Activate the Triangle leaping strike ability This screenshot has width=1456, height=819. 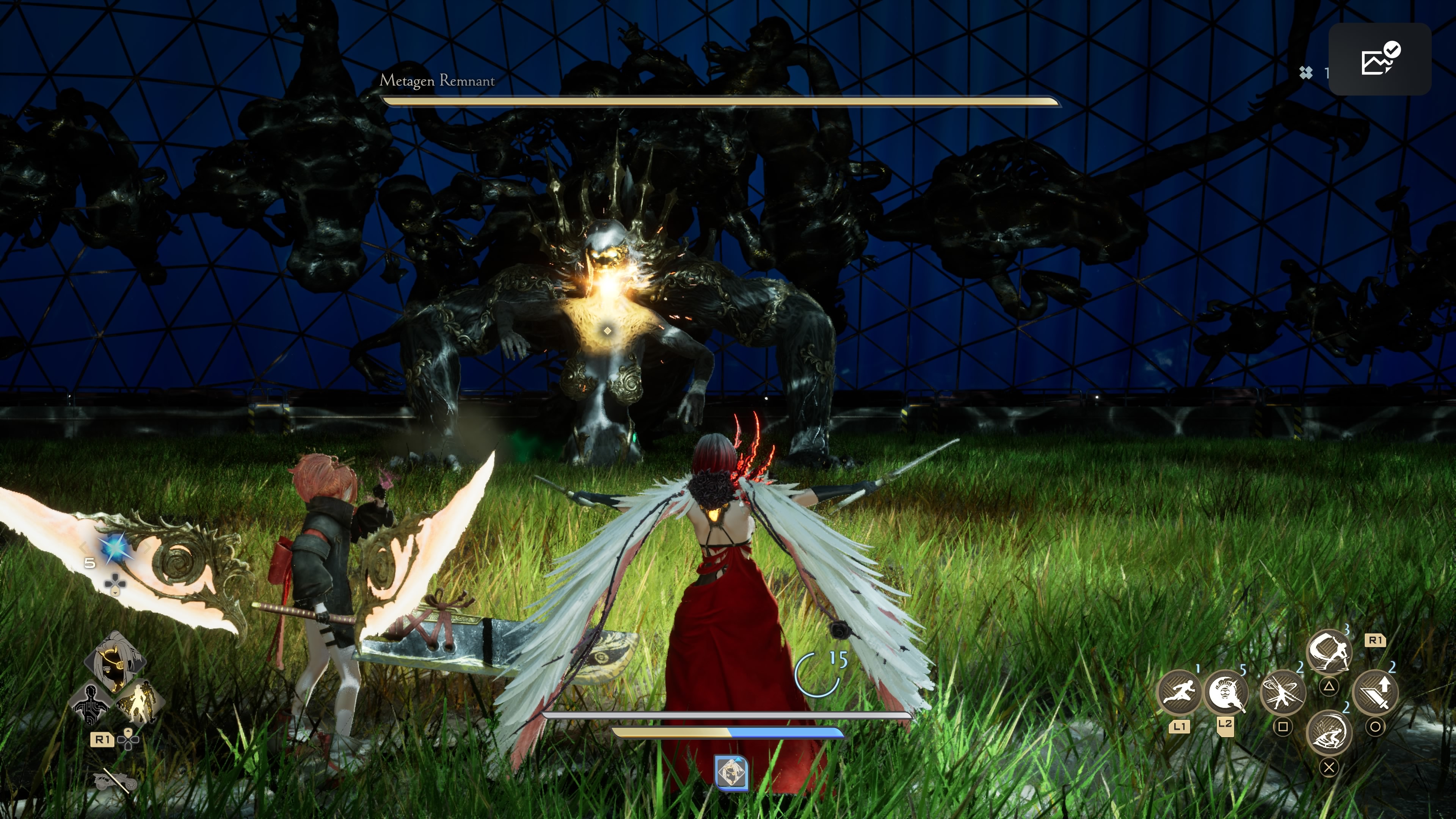pos(1330,652)
